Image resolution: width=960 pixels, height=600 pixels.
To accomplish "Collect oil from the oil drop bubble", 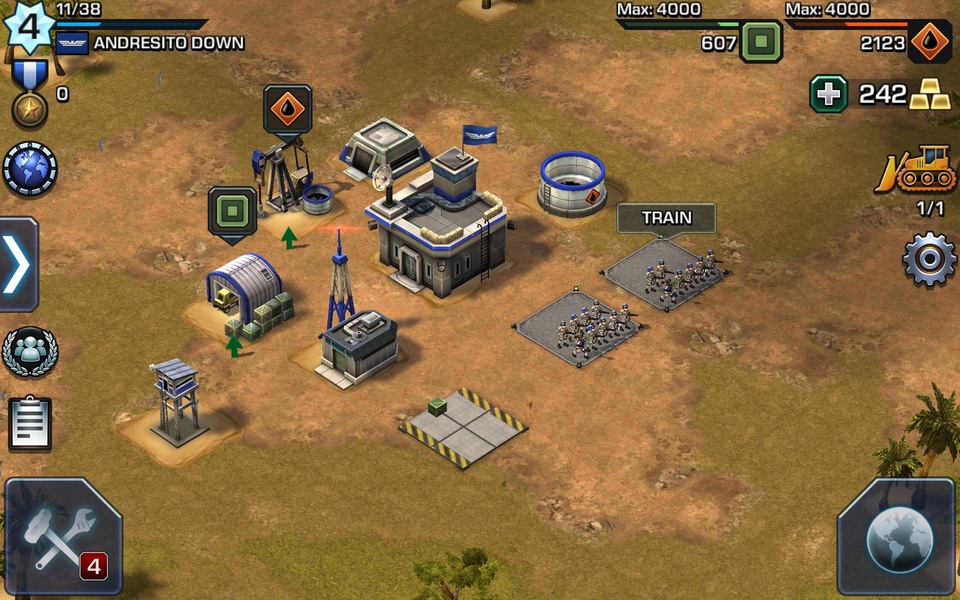I will [x=288, y=108].
